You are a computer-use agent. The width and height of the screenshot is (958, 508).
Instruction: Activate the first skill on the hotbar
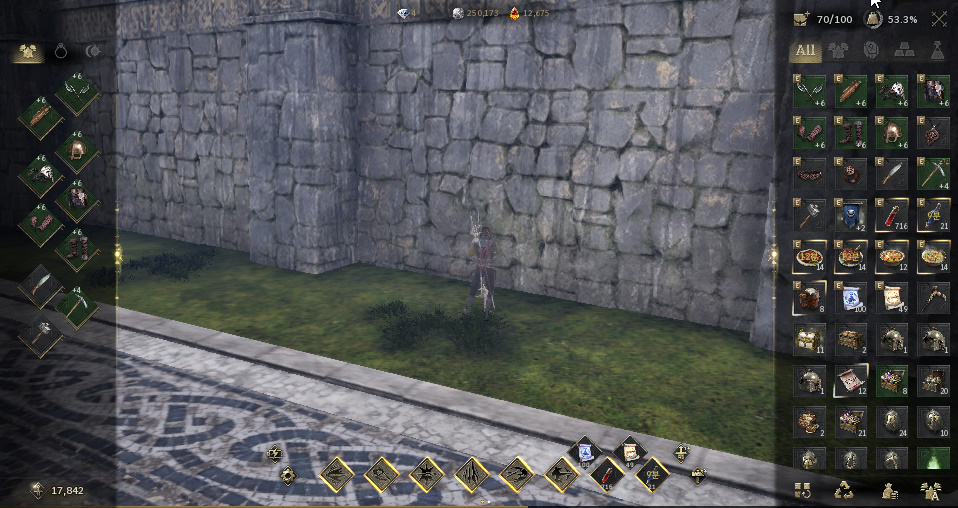pyautogui.click(x=338, y=474)
